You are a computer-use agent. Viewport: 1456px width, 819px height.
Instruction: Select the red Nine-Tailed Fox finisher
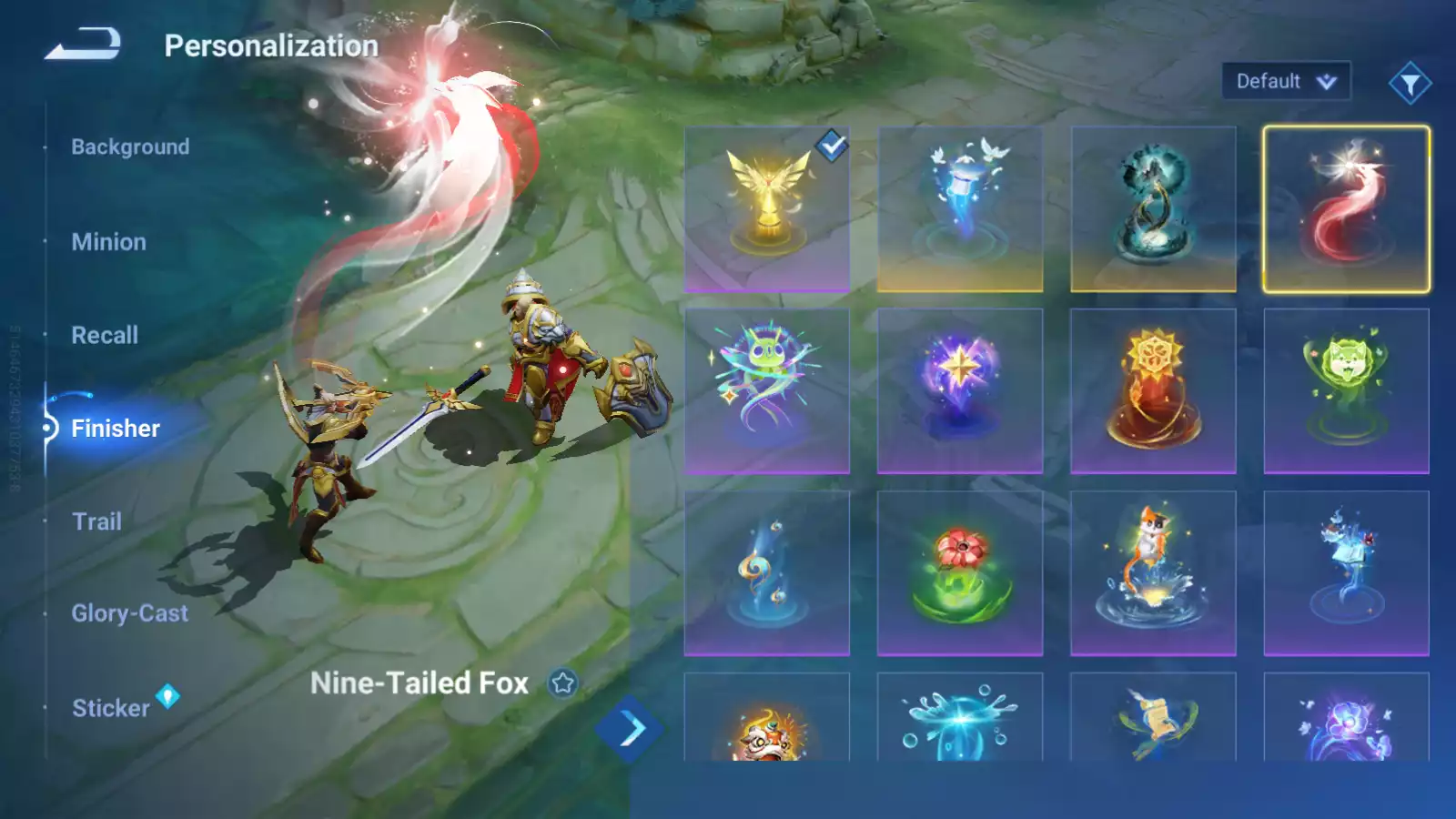pyautogui.click(x=1346, y=209)
